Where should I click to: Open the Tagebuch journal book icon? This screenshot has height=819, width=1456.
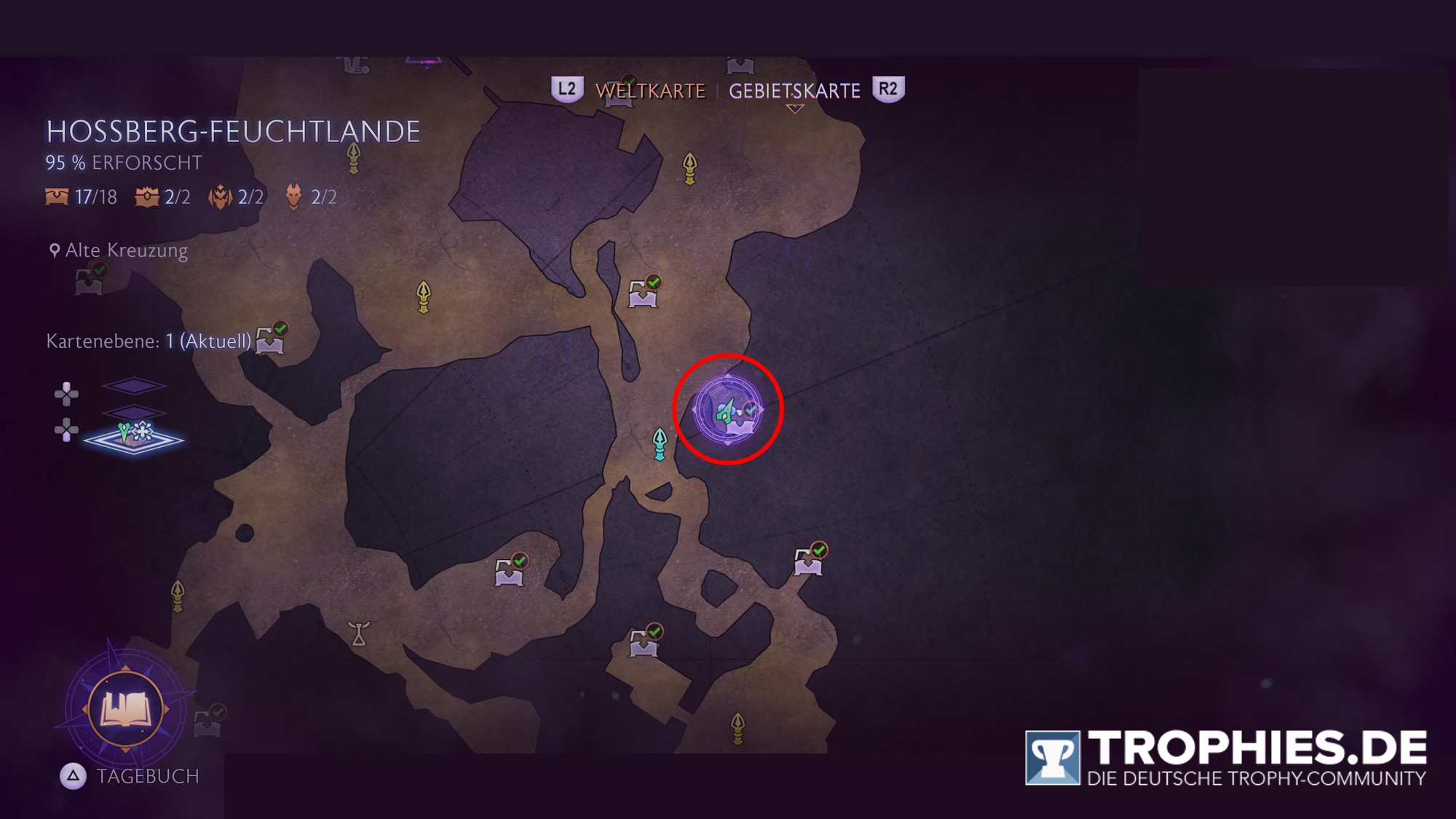click(125, 708)
